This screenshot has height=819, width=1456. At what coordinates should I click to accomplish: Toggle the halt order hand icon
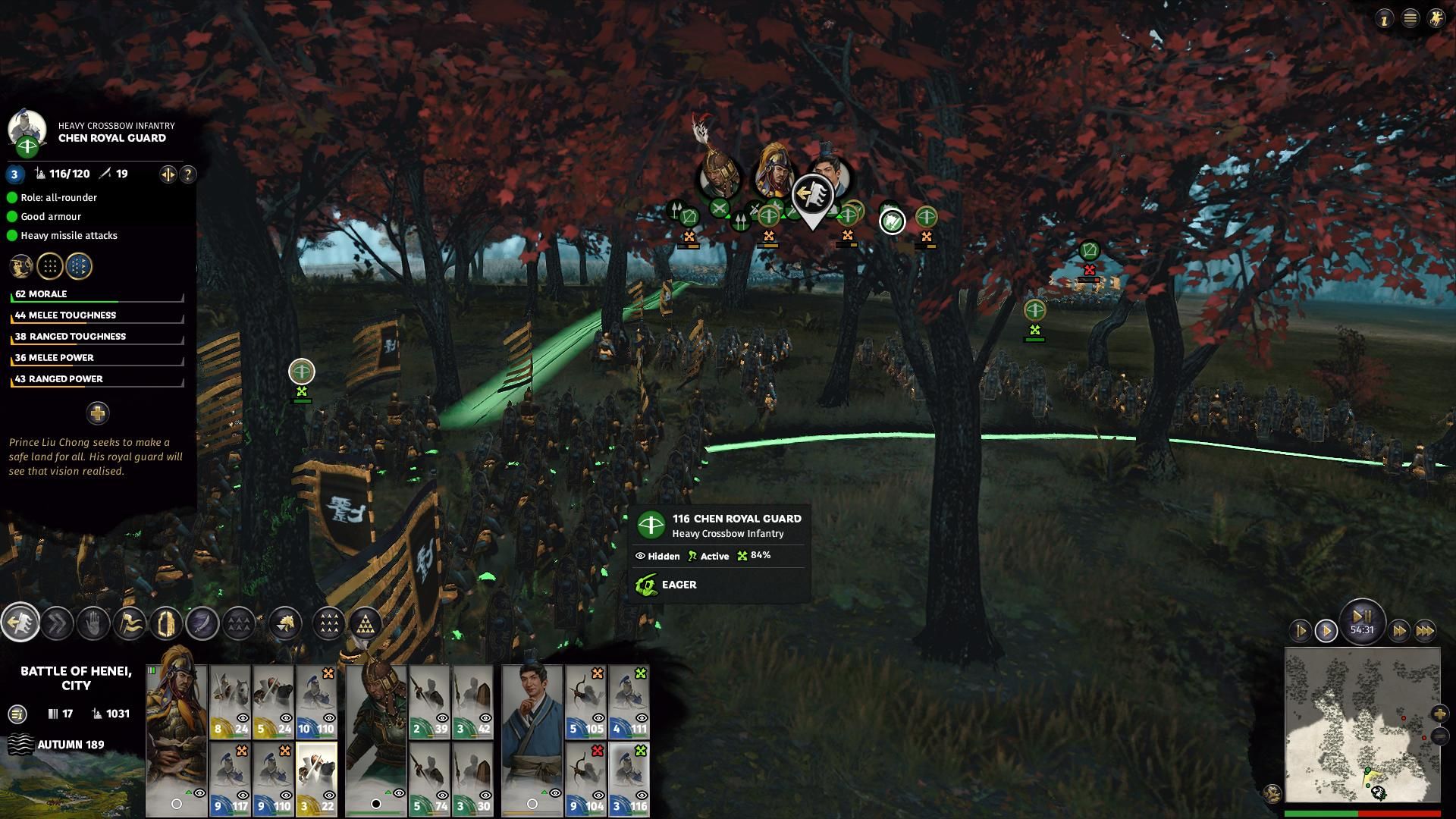[93, 624]
